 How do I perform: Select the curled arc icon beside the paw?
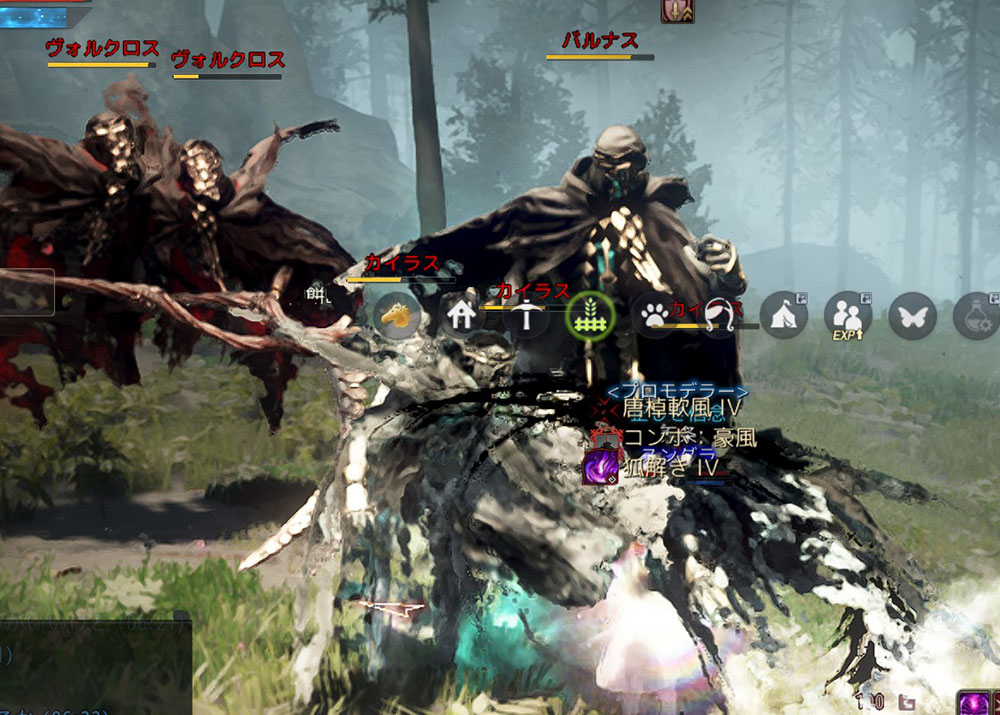pos(717,316)
